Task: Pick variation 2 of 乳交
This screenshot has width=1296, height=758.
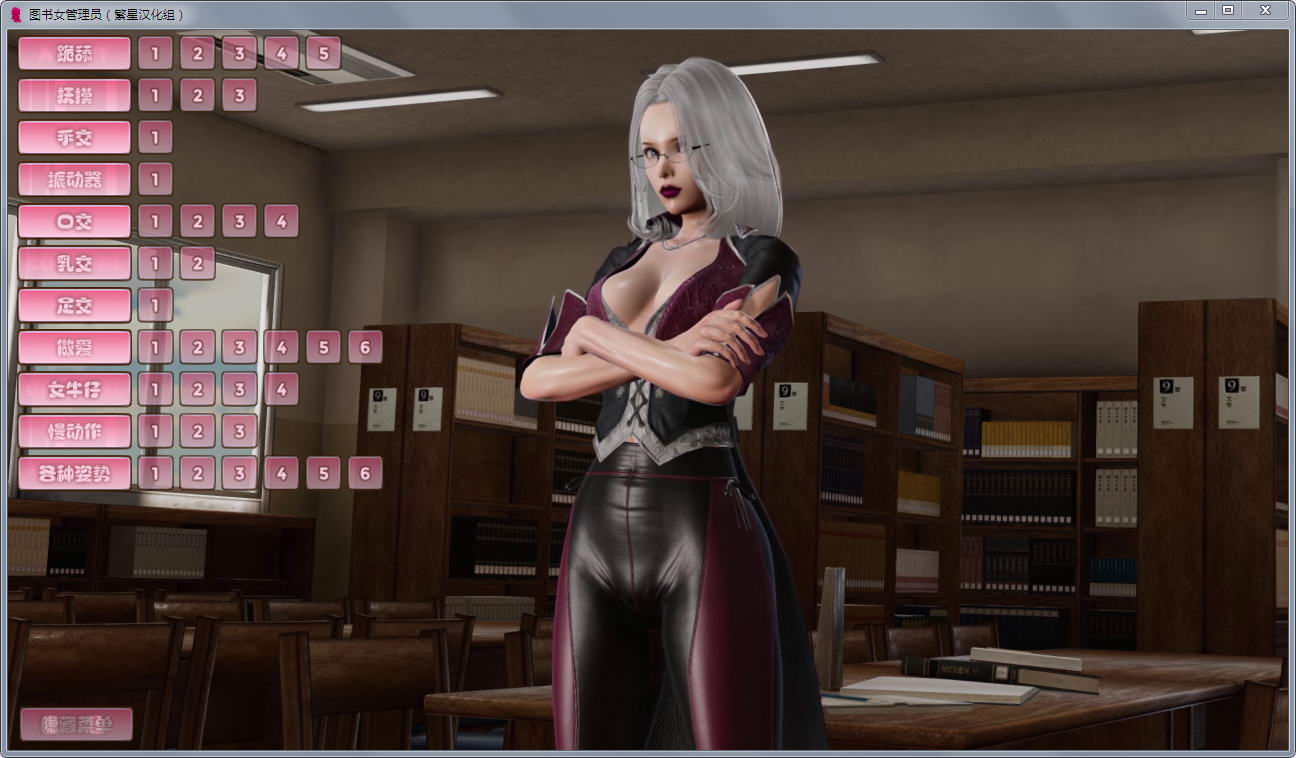Action: [x=197, y=263]
